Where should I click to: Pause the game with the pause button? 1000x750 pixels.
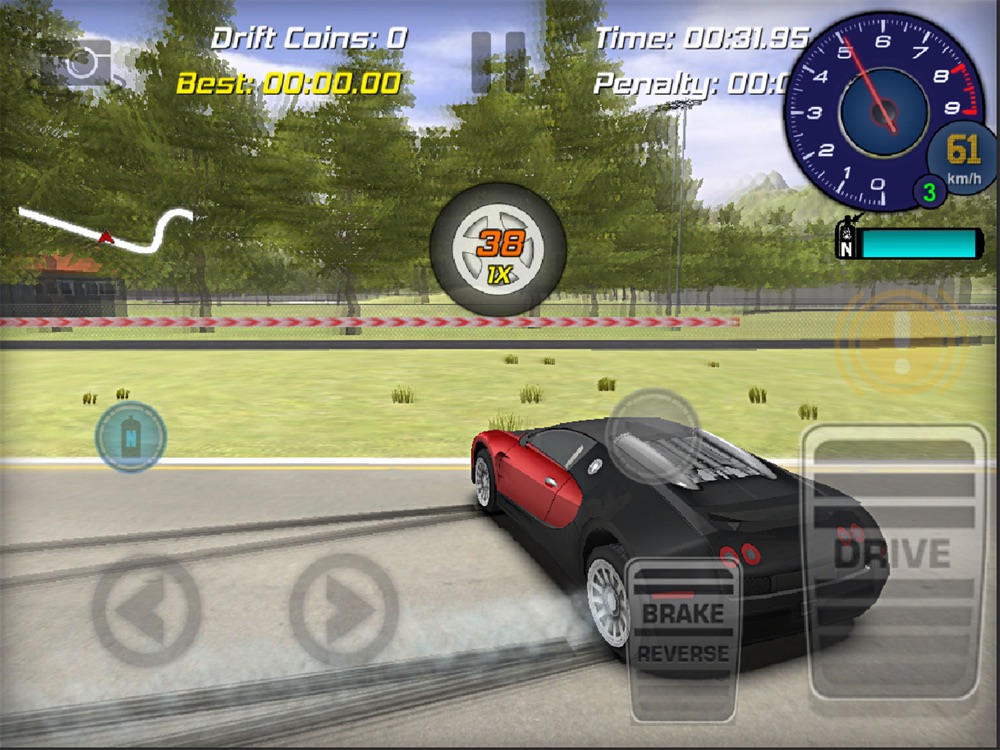point(498,62)
